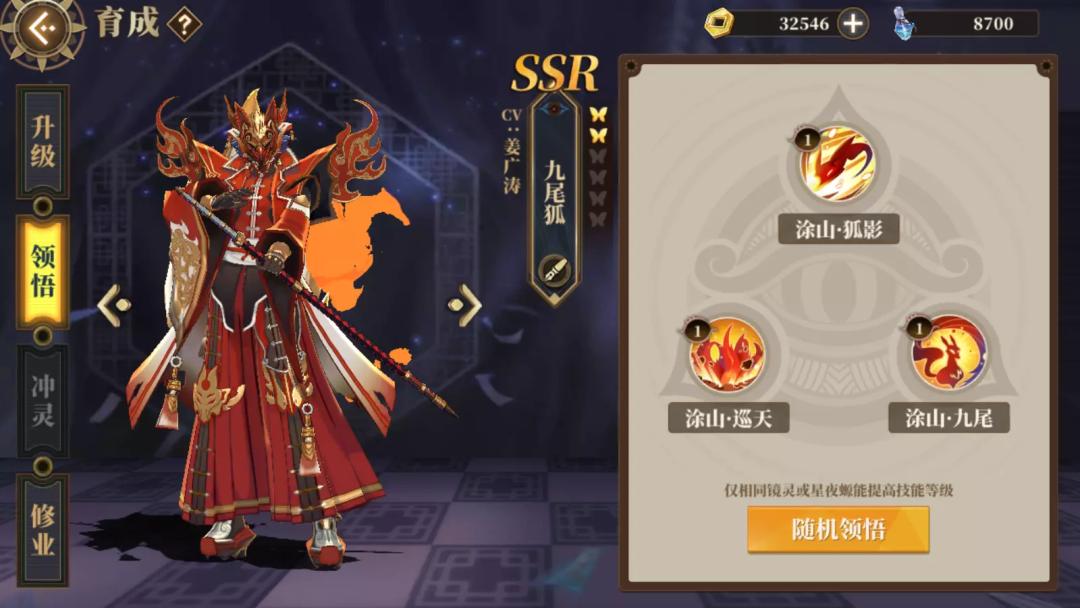Switch to the 修业 tab

click(43, 530)
